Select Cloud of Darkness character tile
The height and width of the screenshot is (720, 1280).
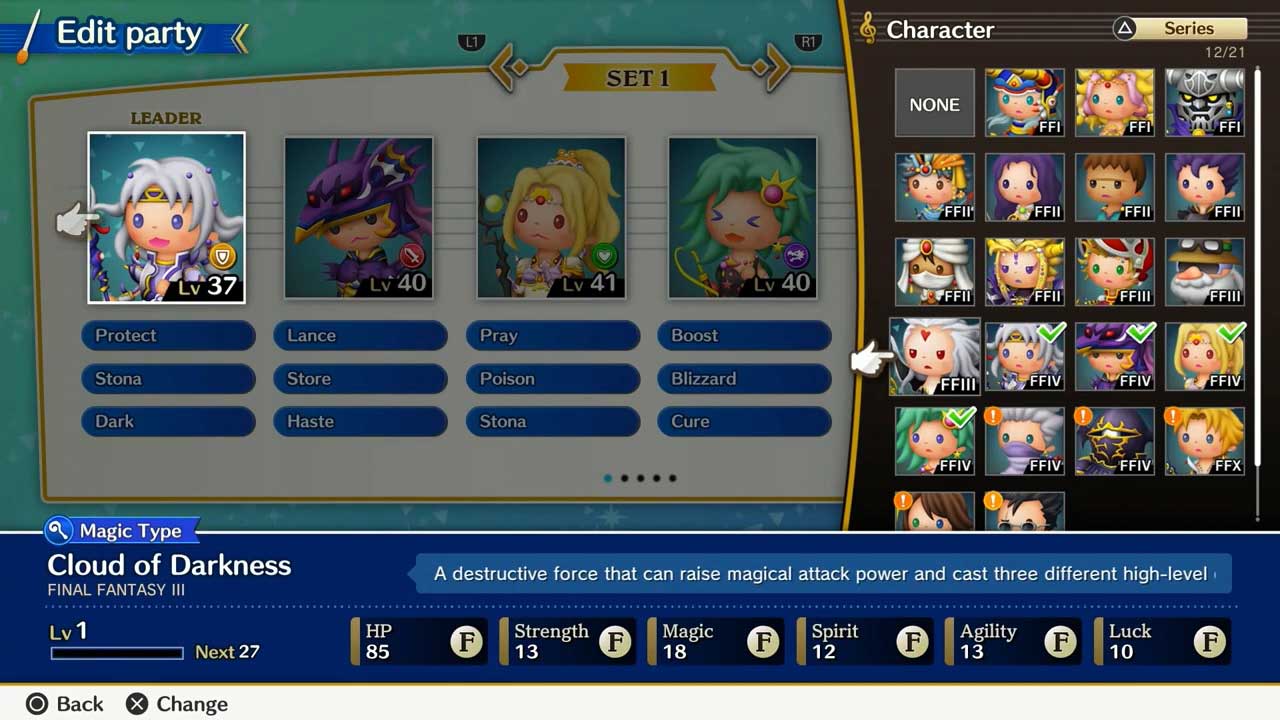pyautogui.click(x=935, y=357)
